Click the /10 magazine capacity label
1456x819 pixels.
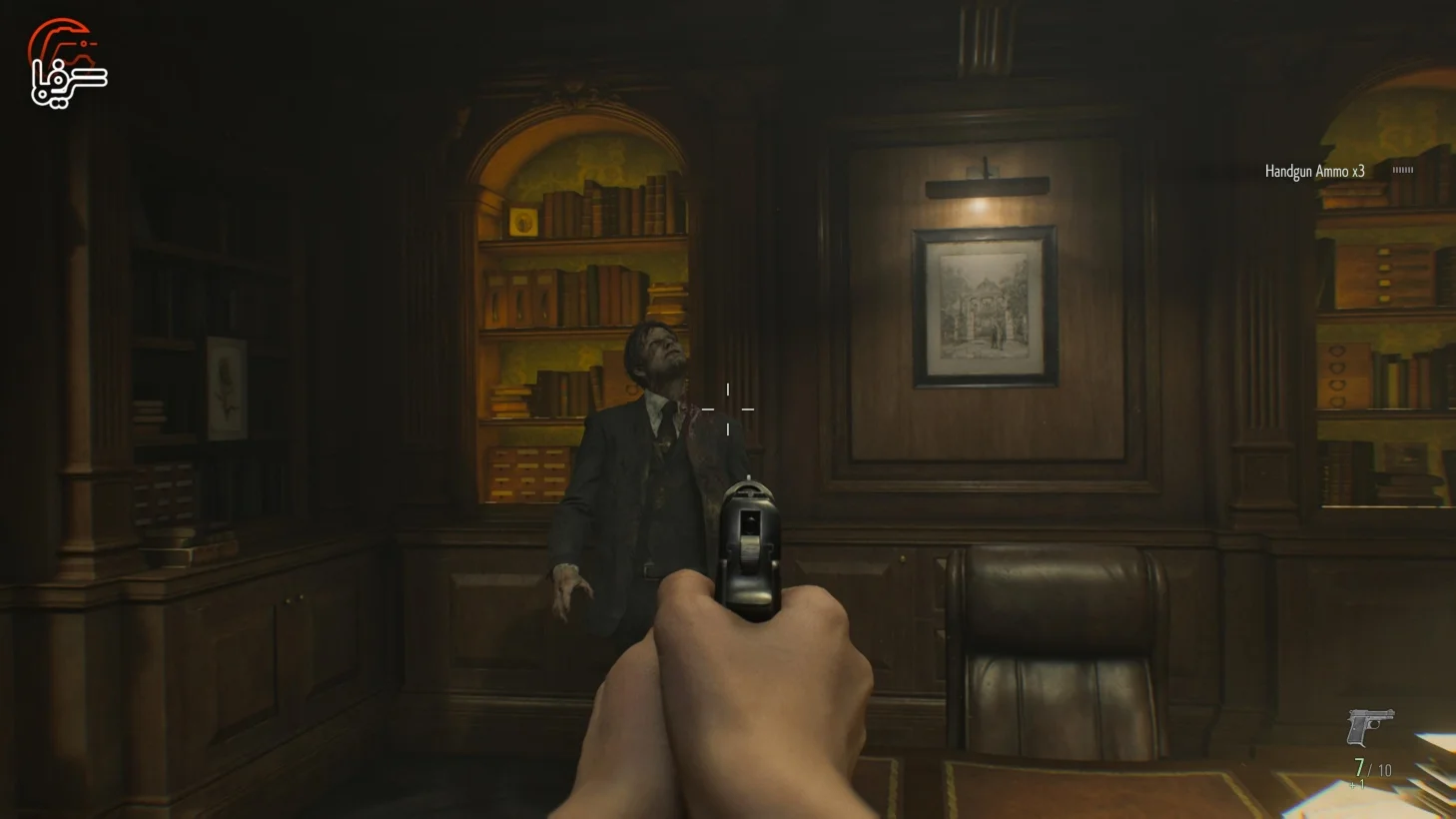pos(1382,769)
